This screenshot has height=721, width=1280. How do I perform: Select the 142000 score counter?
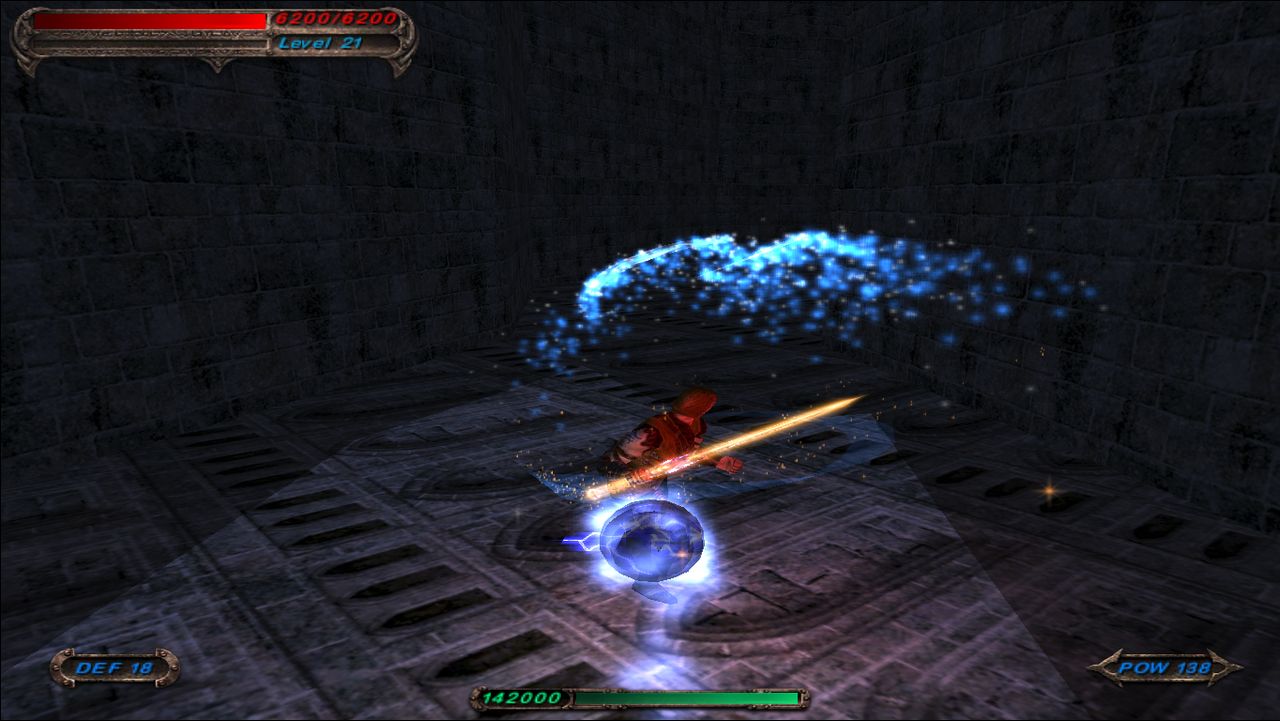coord(523,695)
